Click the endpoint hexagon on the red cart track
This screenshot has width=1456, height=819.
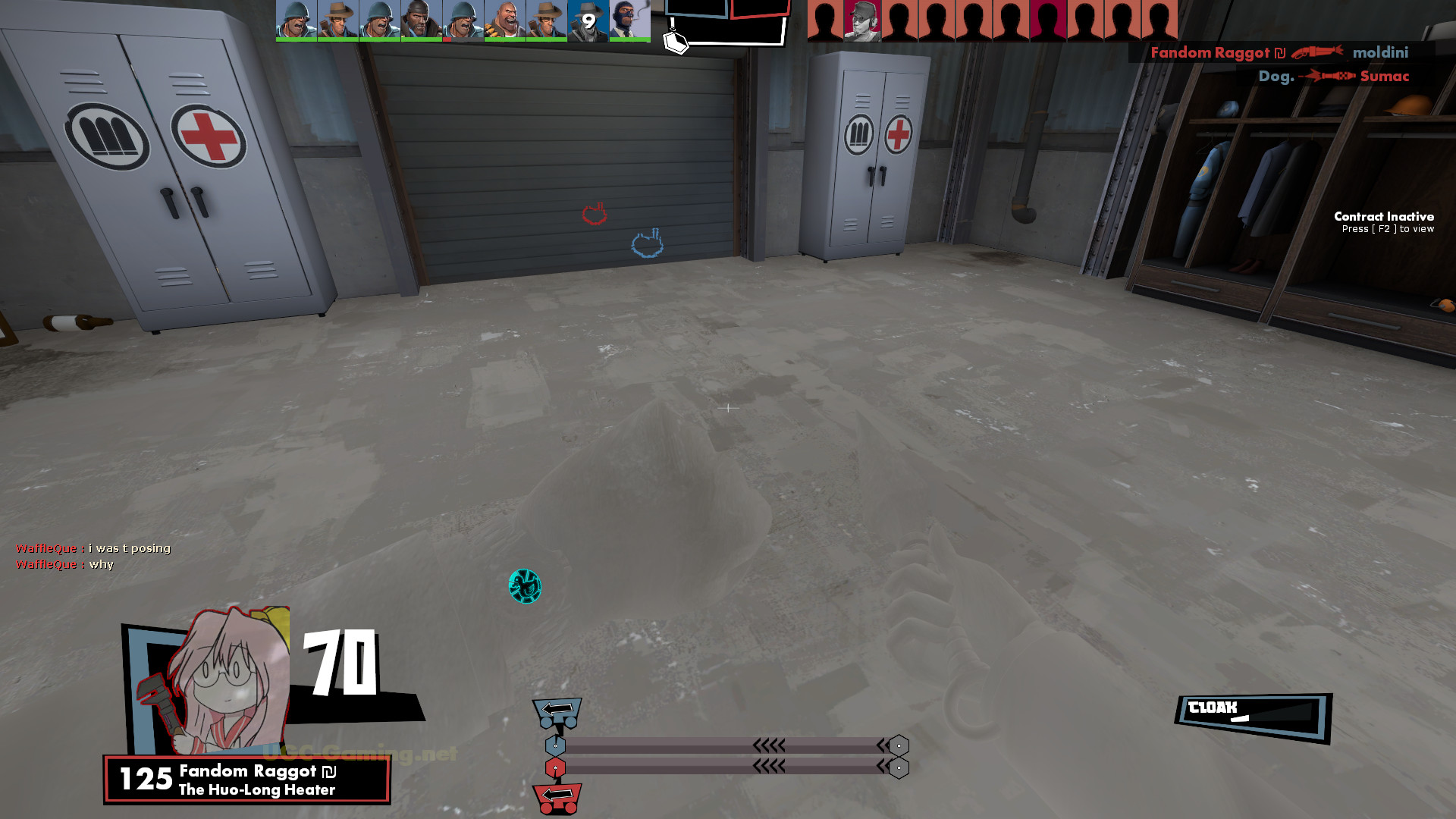tap(899, 767)
